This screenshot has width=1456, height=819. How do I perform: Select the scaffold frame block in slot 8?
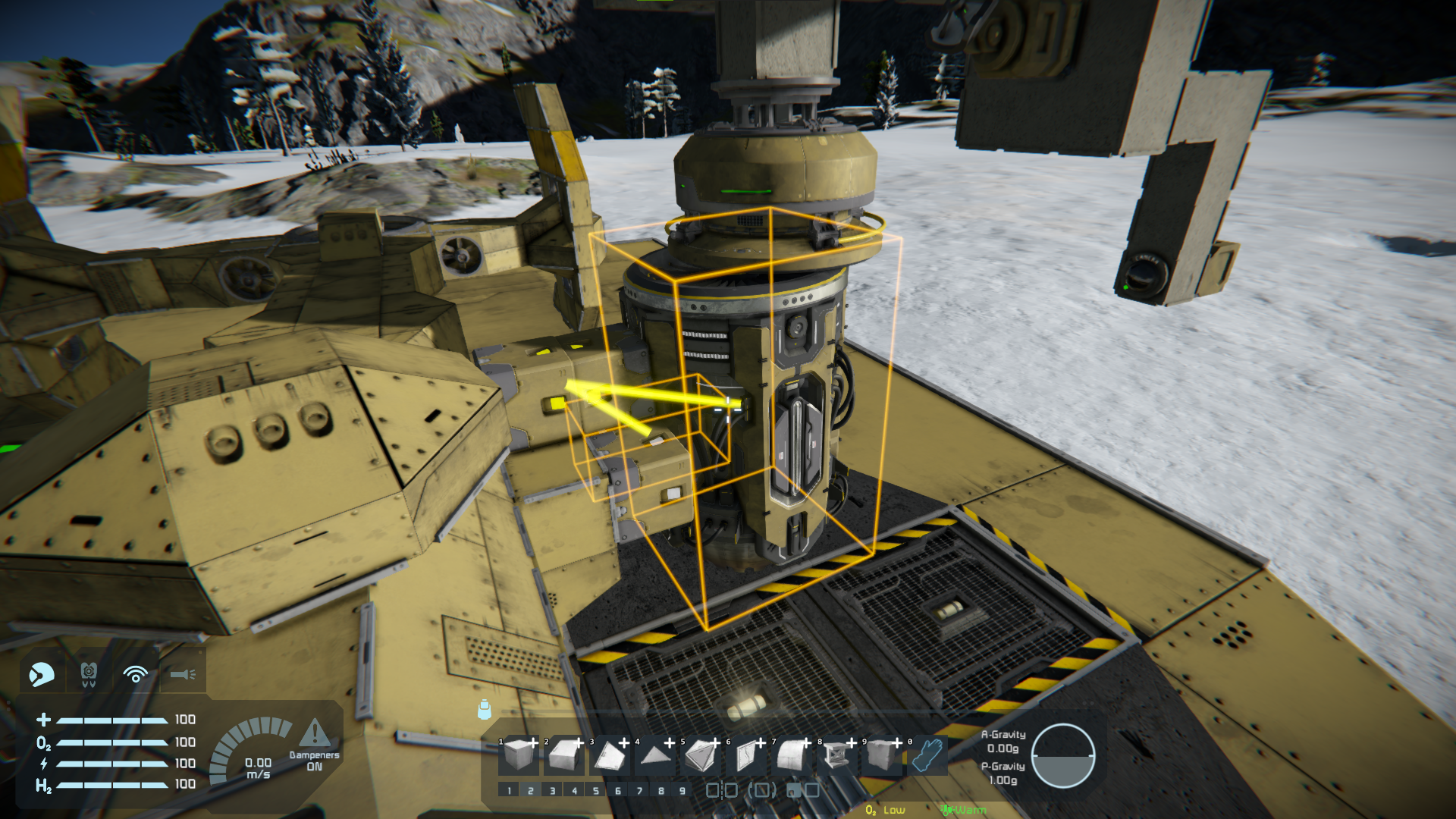pyautogui.click(x=838, y=755)
